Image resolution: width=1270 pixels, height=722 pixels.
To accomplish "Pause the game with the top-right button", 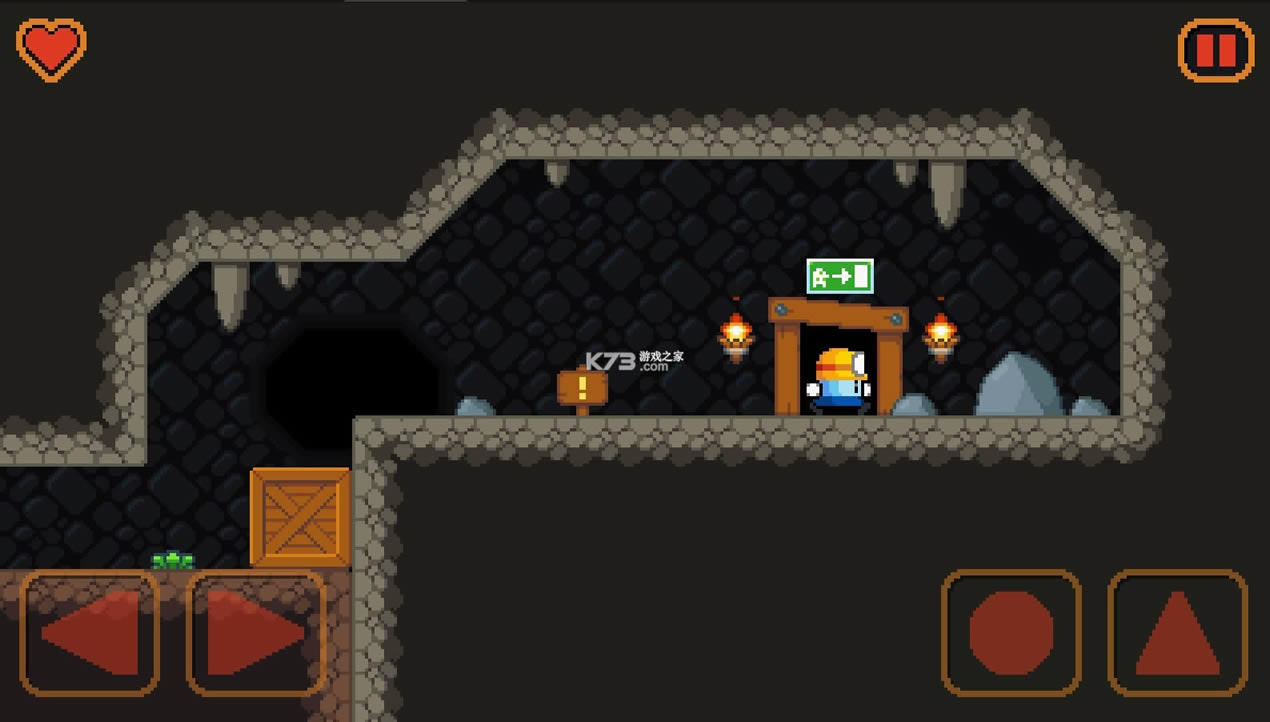I will 1215,49.
